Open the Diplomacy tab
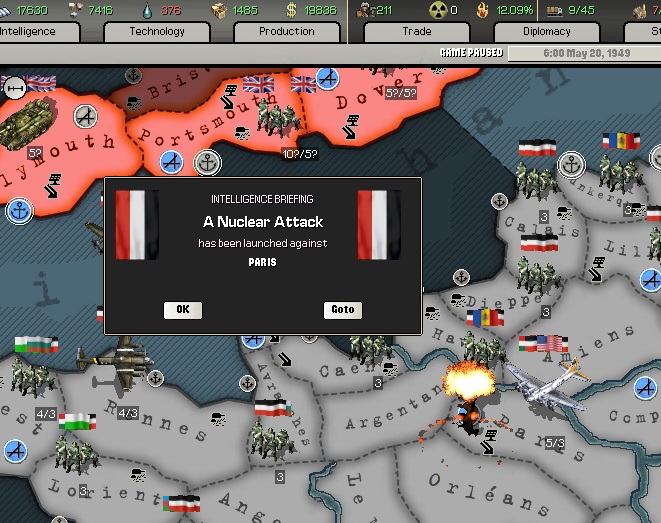661x523 pixels. [546, 32]
